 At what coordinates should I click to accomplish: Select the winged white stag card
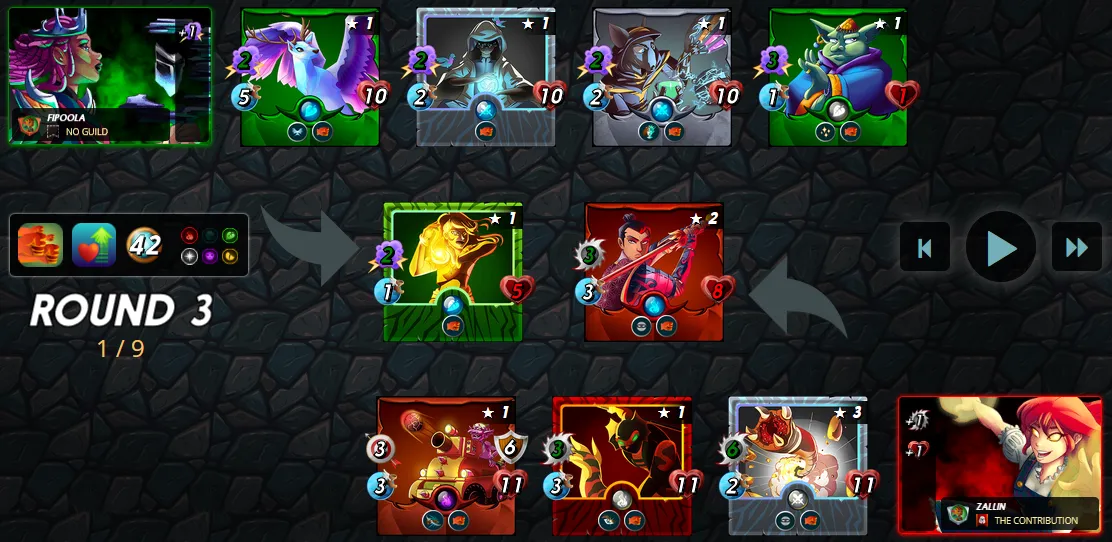tap(310, 77)
